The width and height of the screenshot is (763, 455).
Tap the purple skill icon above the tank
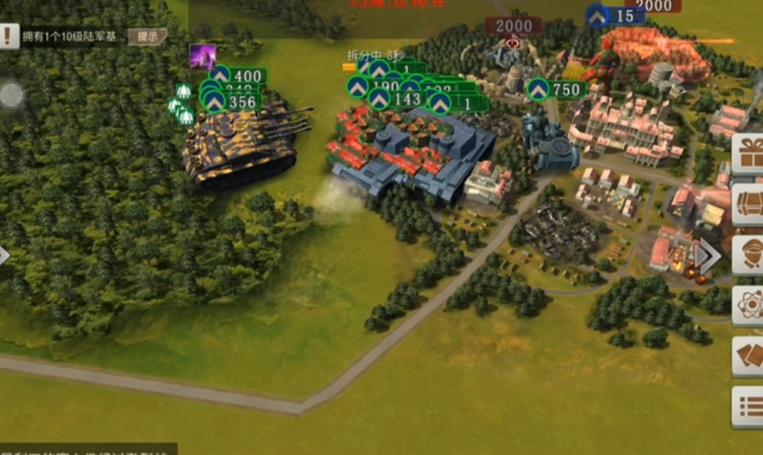coord(202,56)
